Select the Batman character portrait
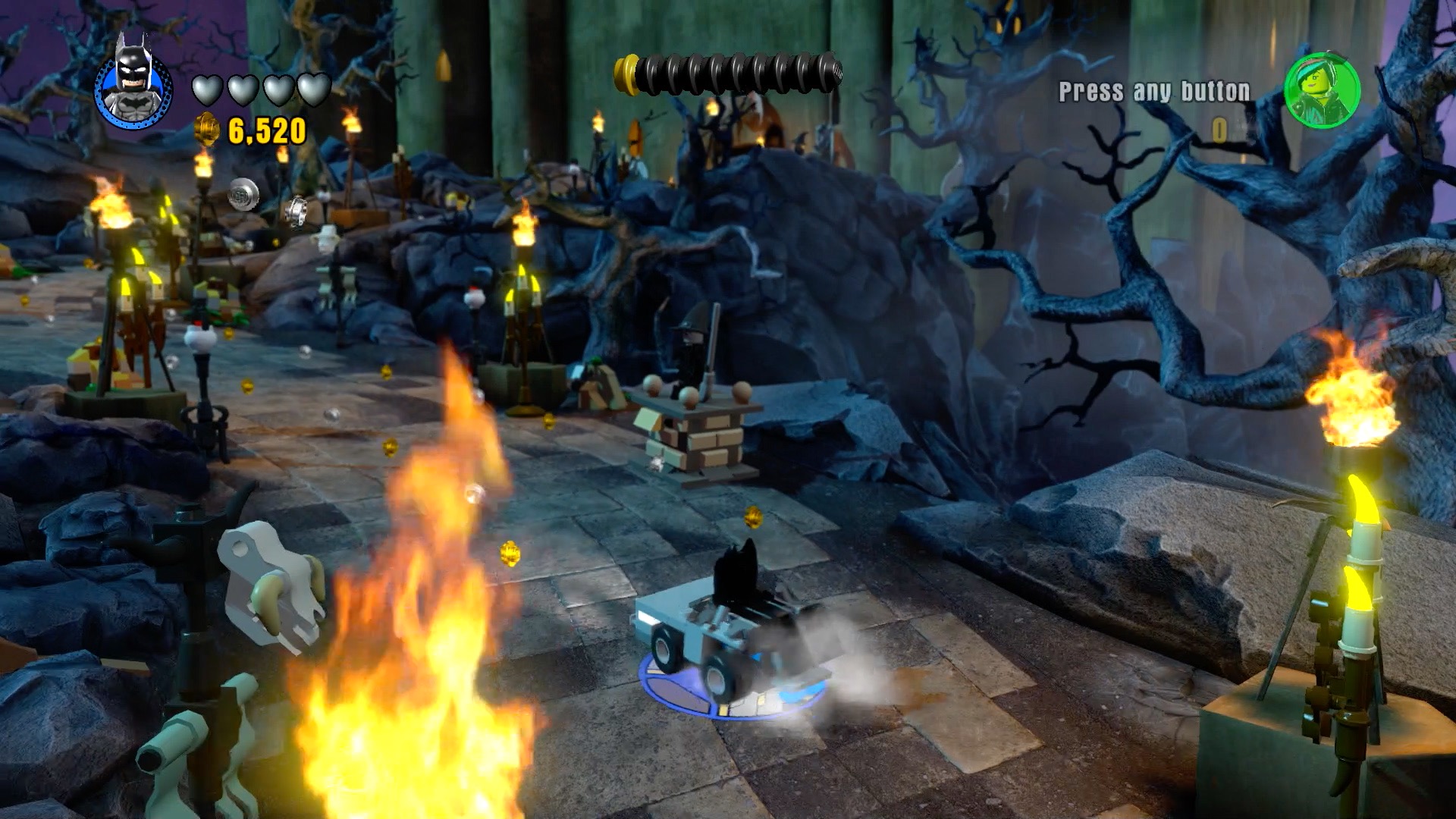Screen dimensions: 1456x819 tap(133, 84)
